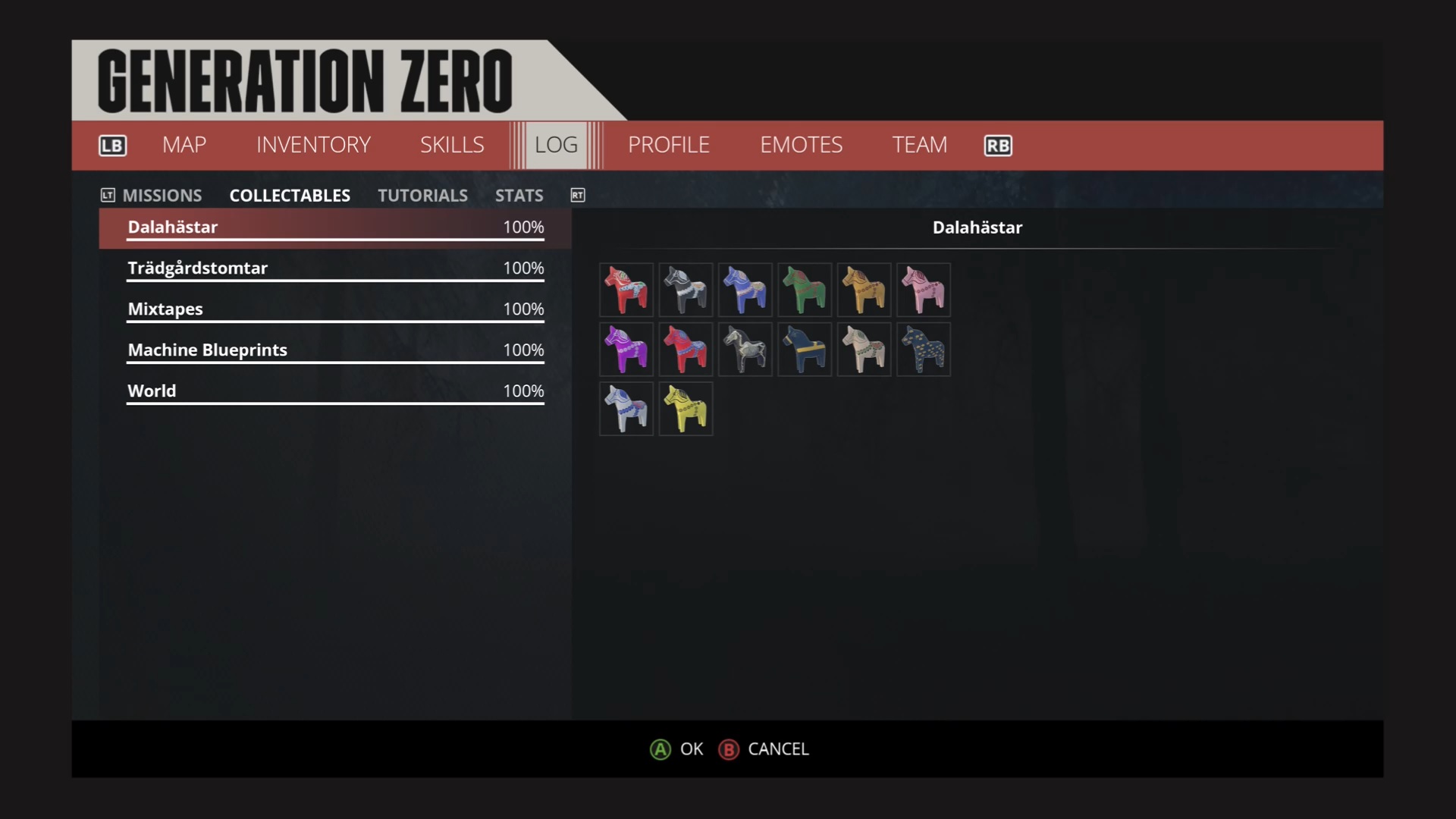Select the navy horse with yellow stripe
Viewport: 1456px width, 819px height.
[805, 350]
